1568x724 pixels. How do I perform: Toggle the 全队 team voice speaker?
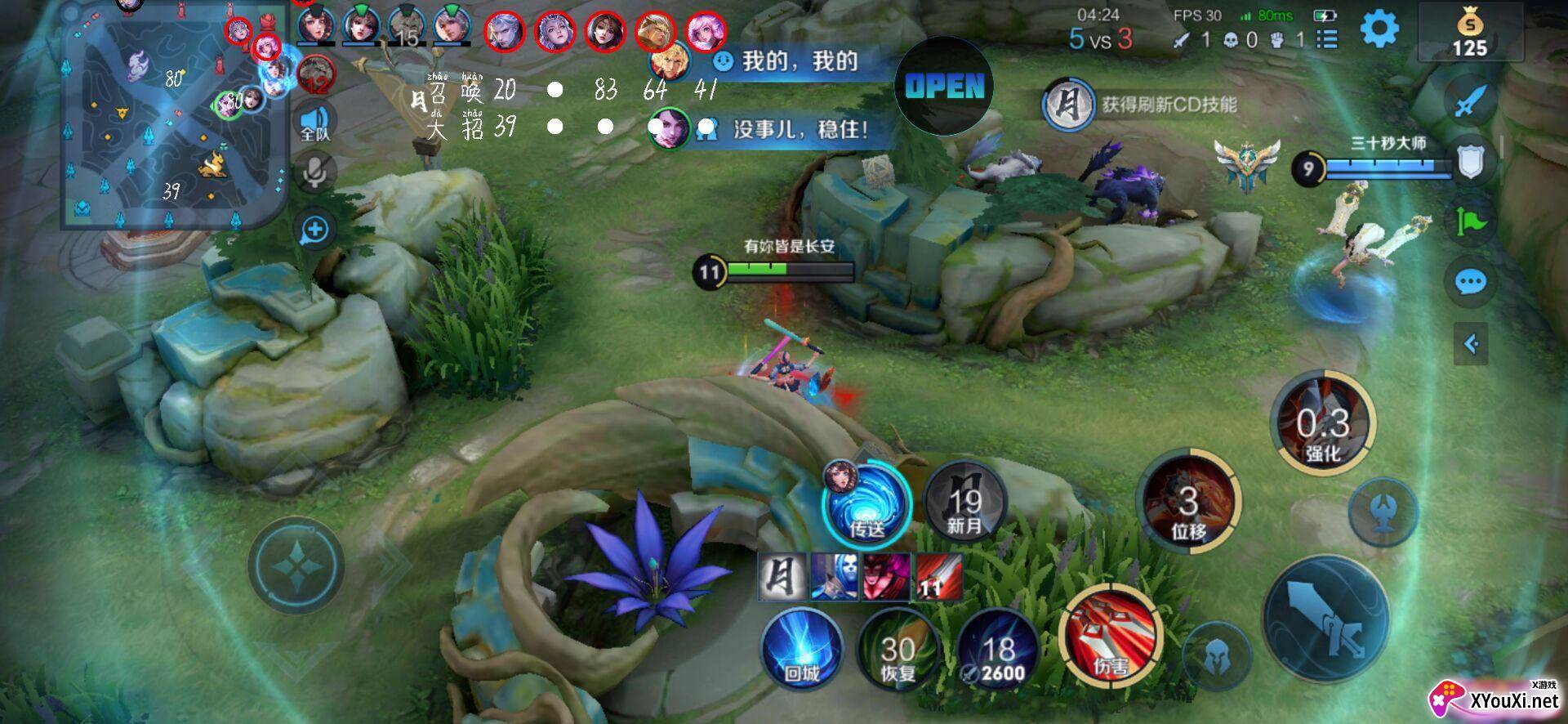314,123
